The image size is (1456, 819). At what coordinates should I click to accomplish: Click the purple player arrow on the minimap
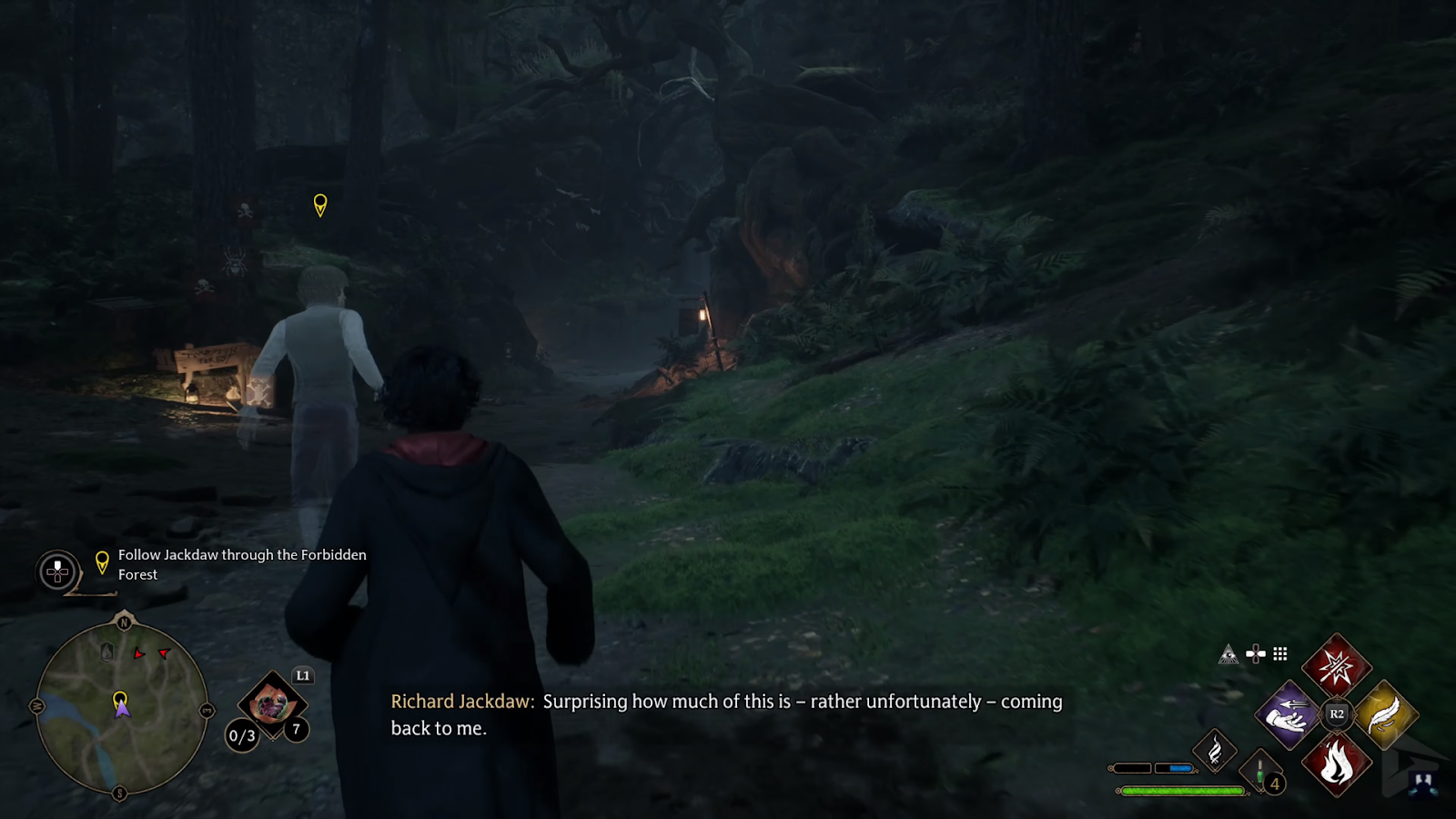coord(122,710)
